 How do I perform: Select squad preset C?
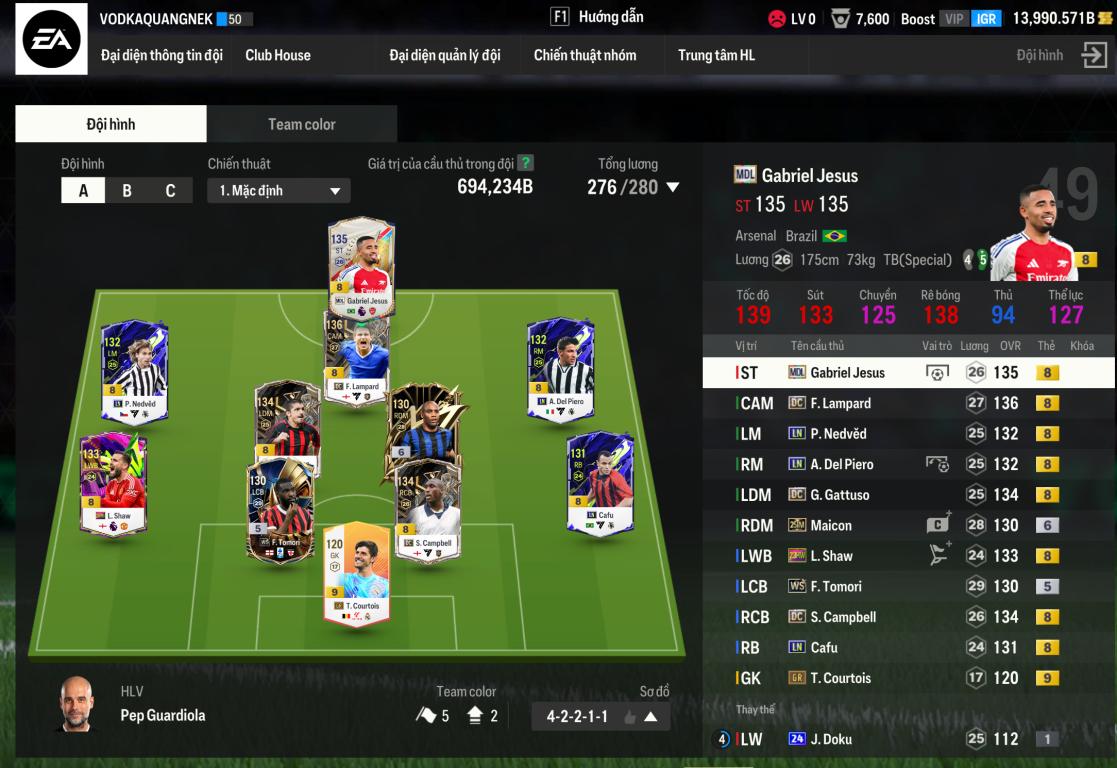[170, 191]
